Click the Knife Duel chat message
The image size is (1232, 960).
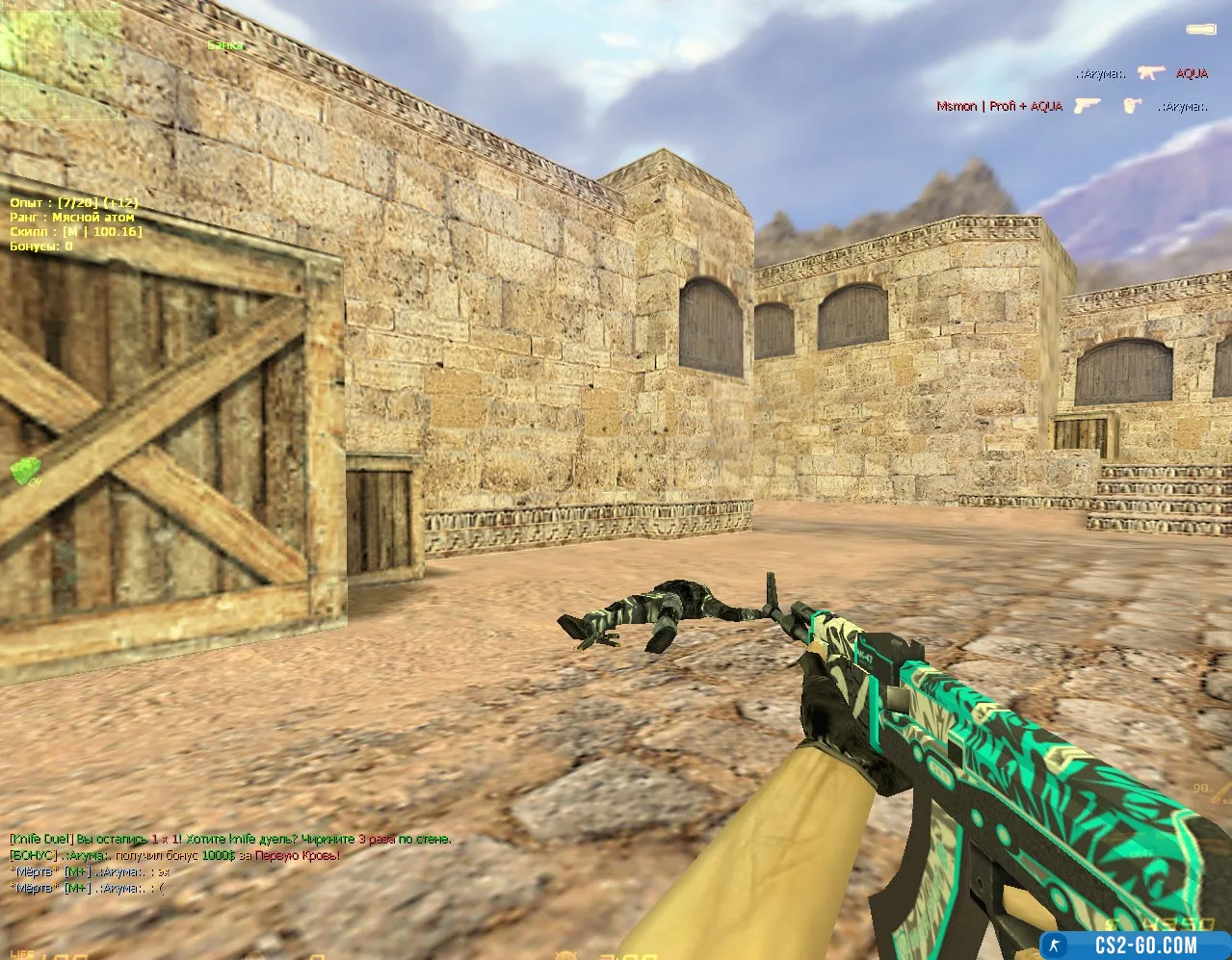230,840
